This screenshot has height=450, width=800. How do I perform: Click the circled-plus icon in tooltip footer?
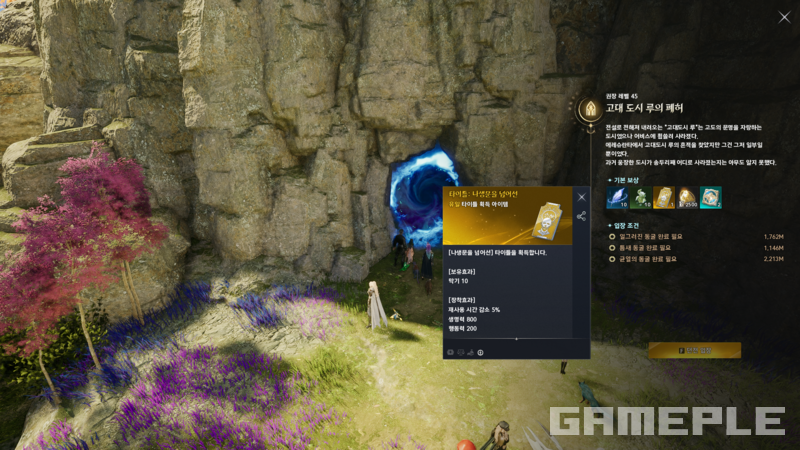tap(480, 352)
